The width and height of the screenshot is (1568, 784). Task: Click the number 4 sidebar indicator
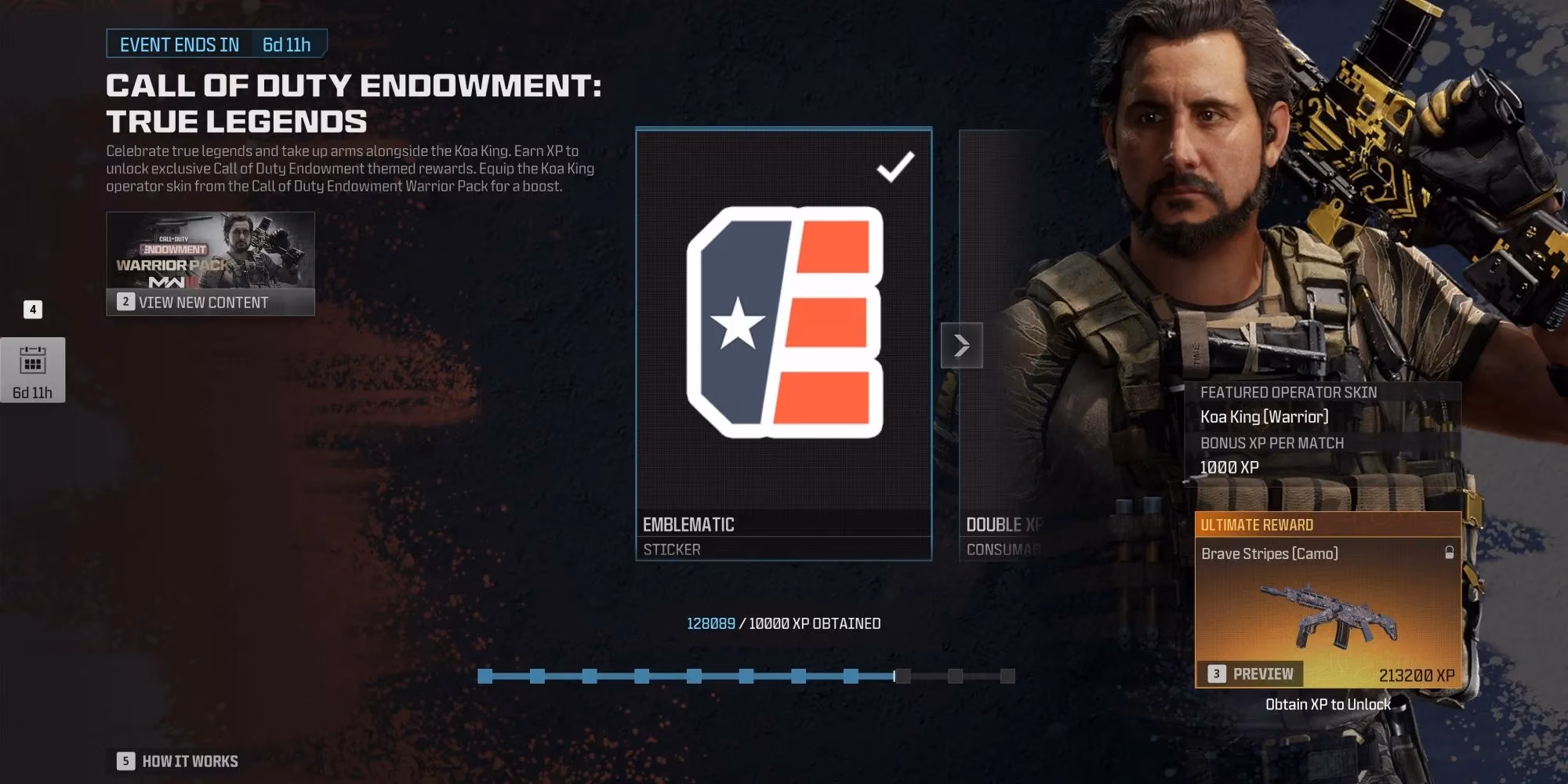click(x=33, y=309)
